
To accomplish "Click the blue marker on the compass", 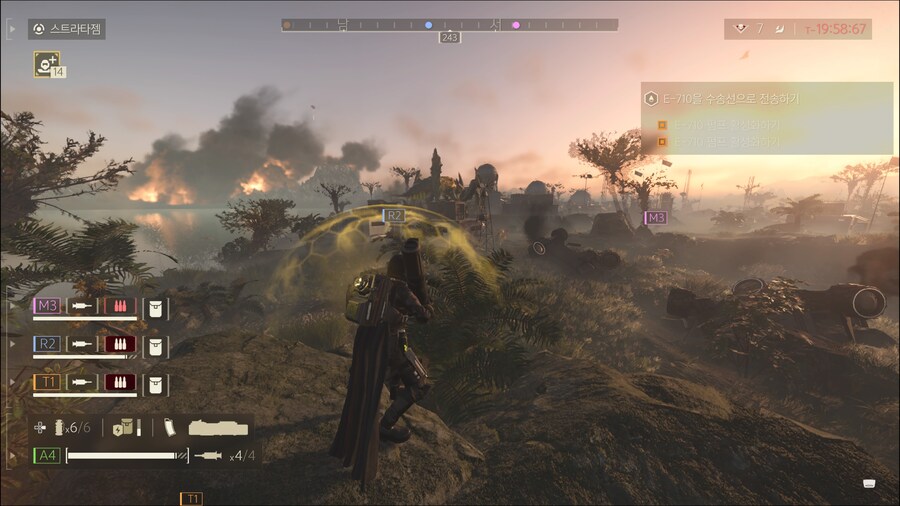I will pyautogui.click(x=429, y=24).
